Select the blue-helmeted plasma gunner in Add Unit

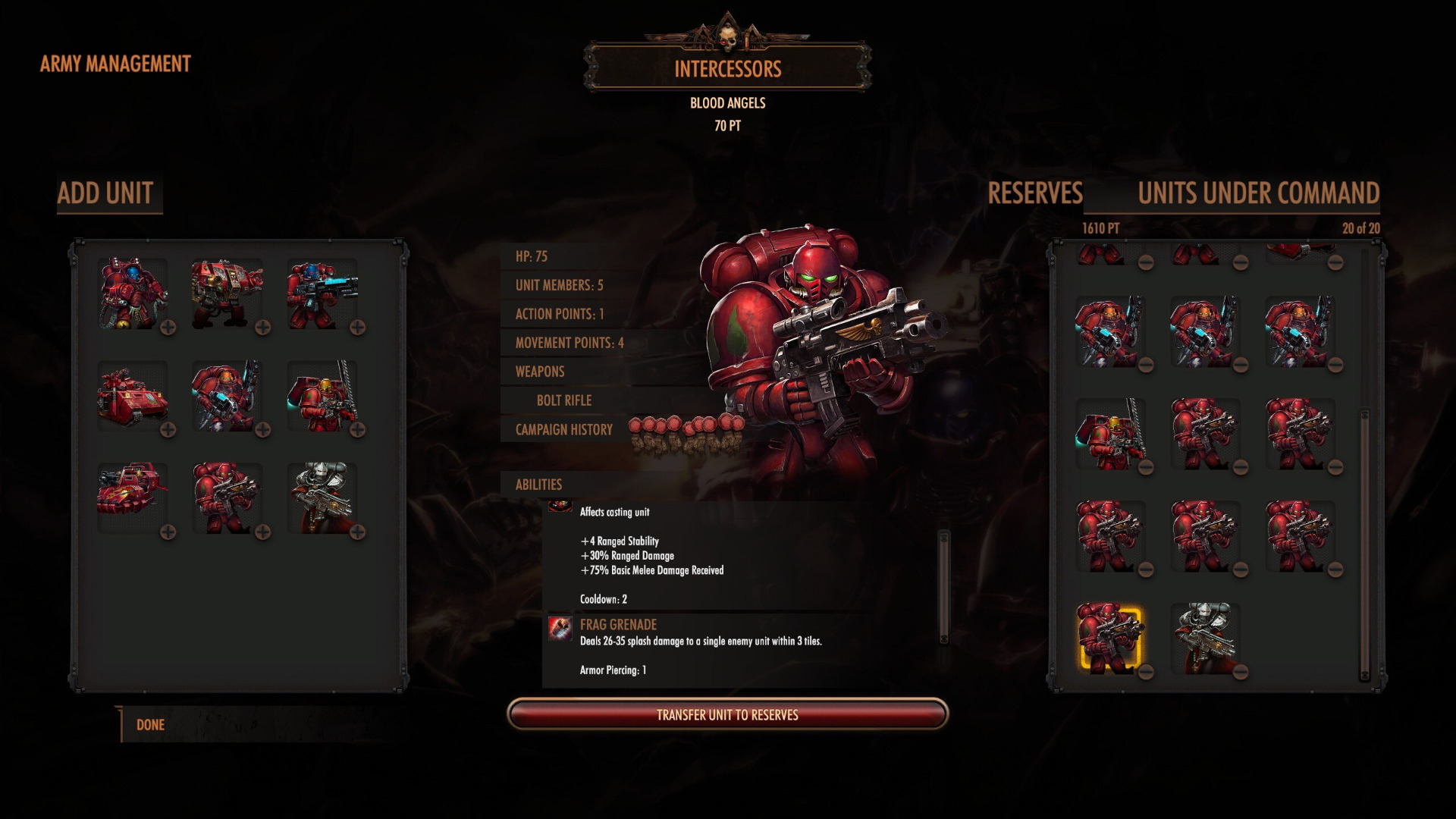[322, 293]
